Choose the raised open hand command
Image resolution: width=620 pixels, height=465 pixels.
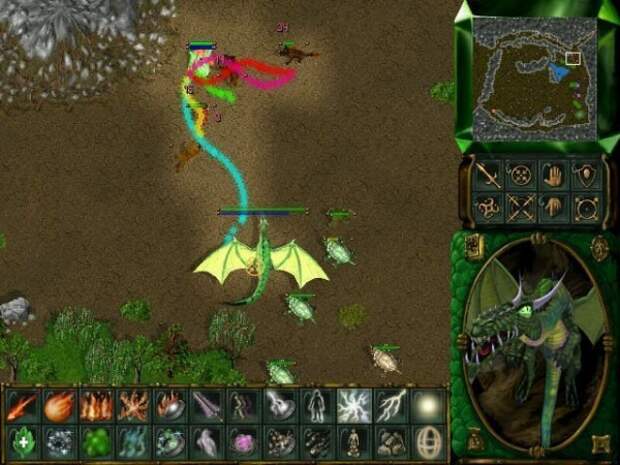pyautogui.click(x=553, y=175)
